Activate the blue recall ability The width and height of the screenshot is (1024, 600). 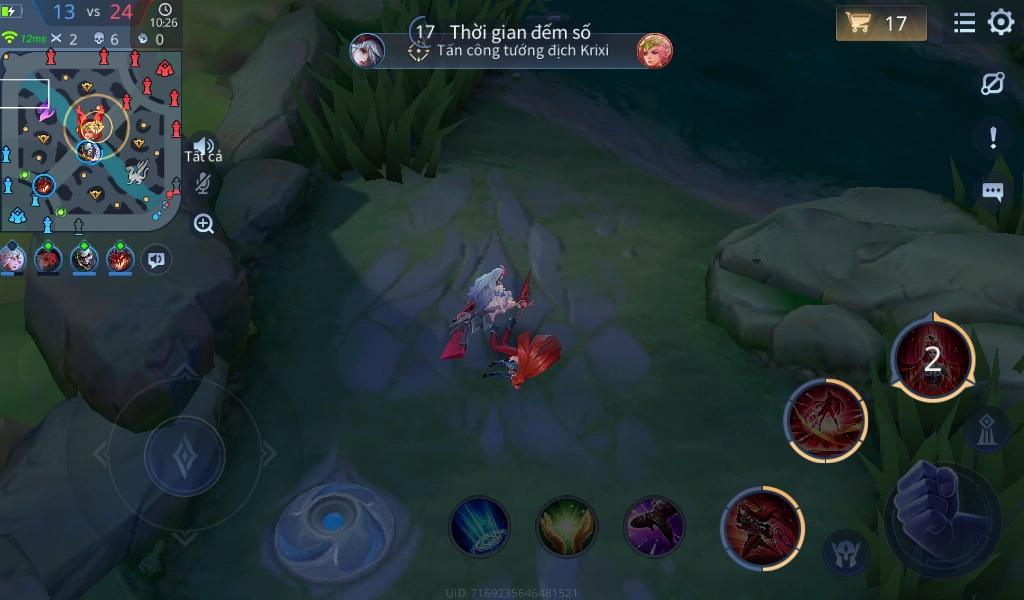tap(479, 526)
